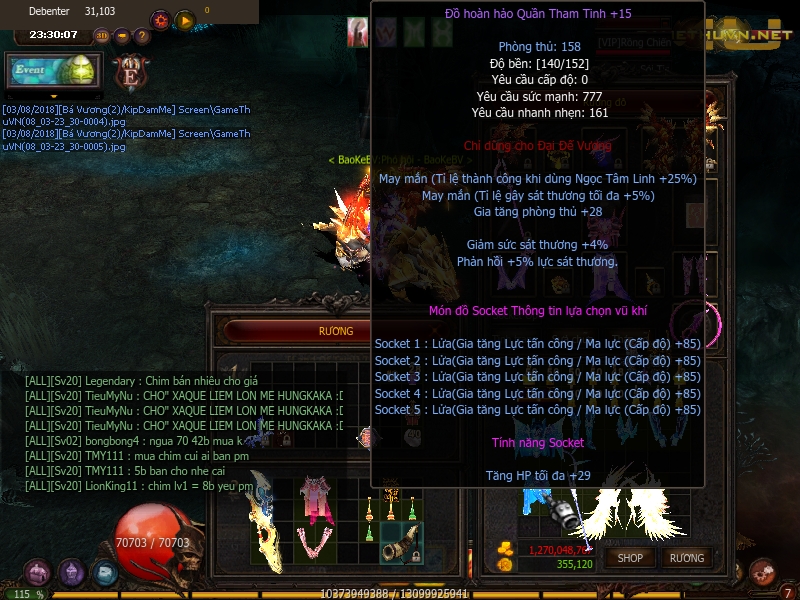The image size is (800, 600).
Task: Click the orange gear settings icon
Action: point(160,19)
